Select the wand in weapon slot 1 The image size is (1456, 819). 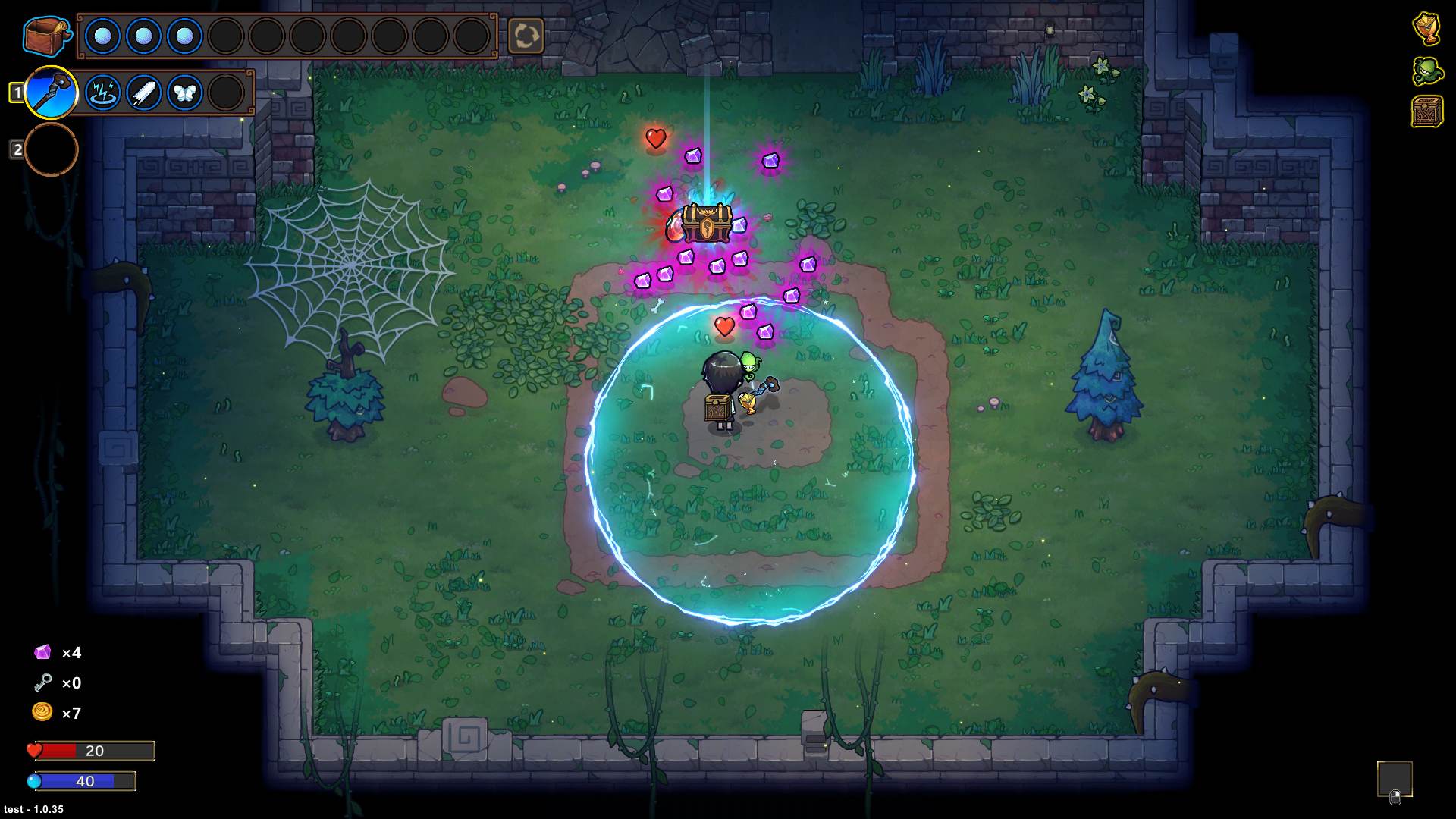tap(52, 93)
